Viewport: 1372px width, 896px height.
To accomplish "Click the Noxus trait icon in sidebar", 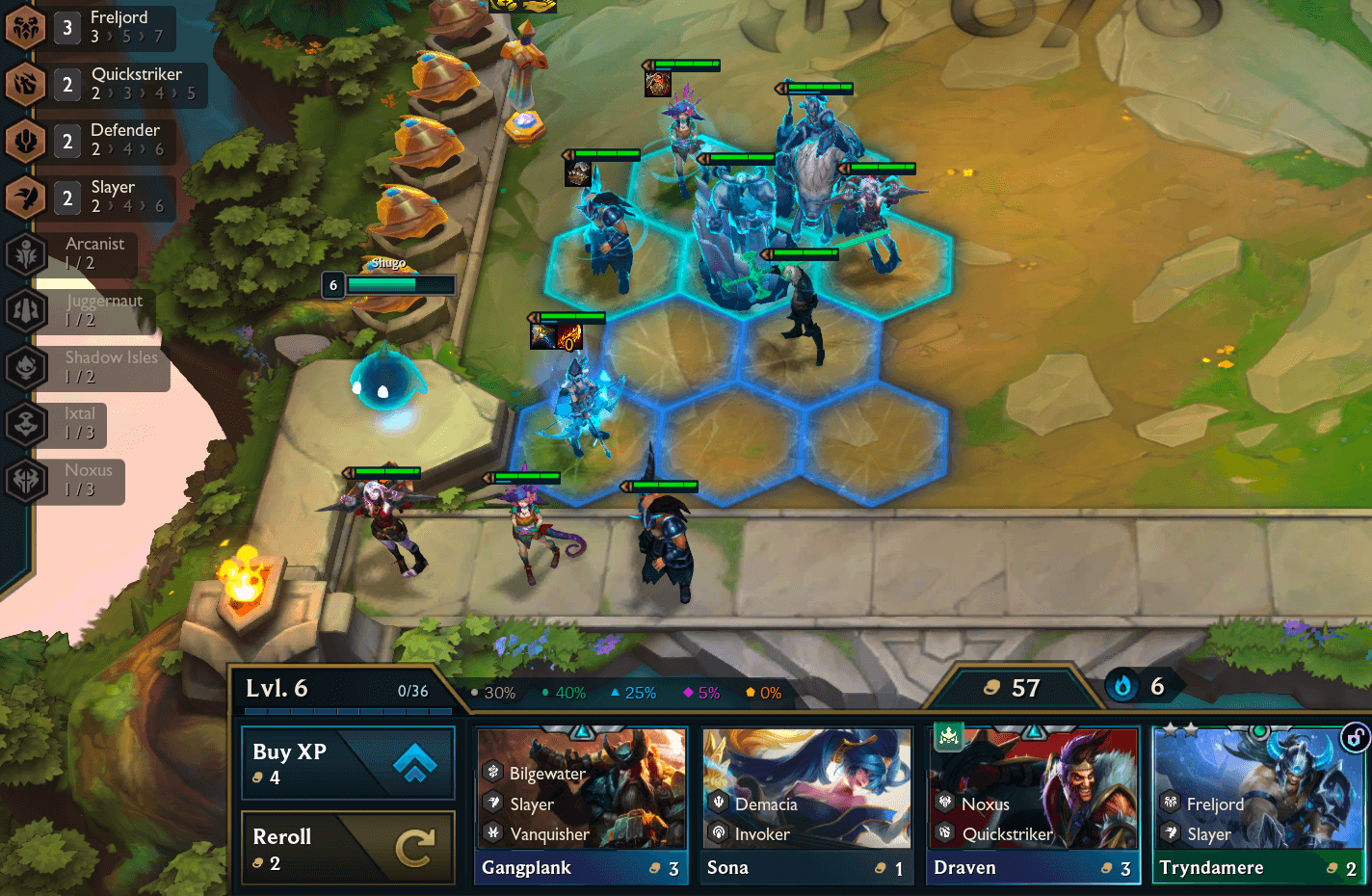I will (x=26, y=482).
